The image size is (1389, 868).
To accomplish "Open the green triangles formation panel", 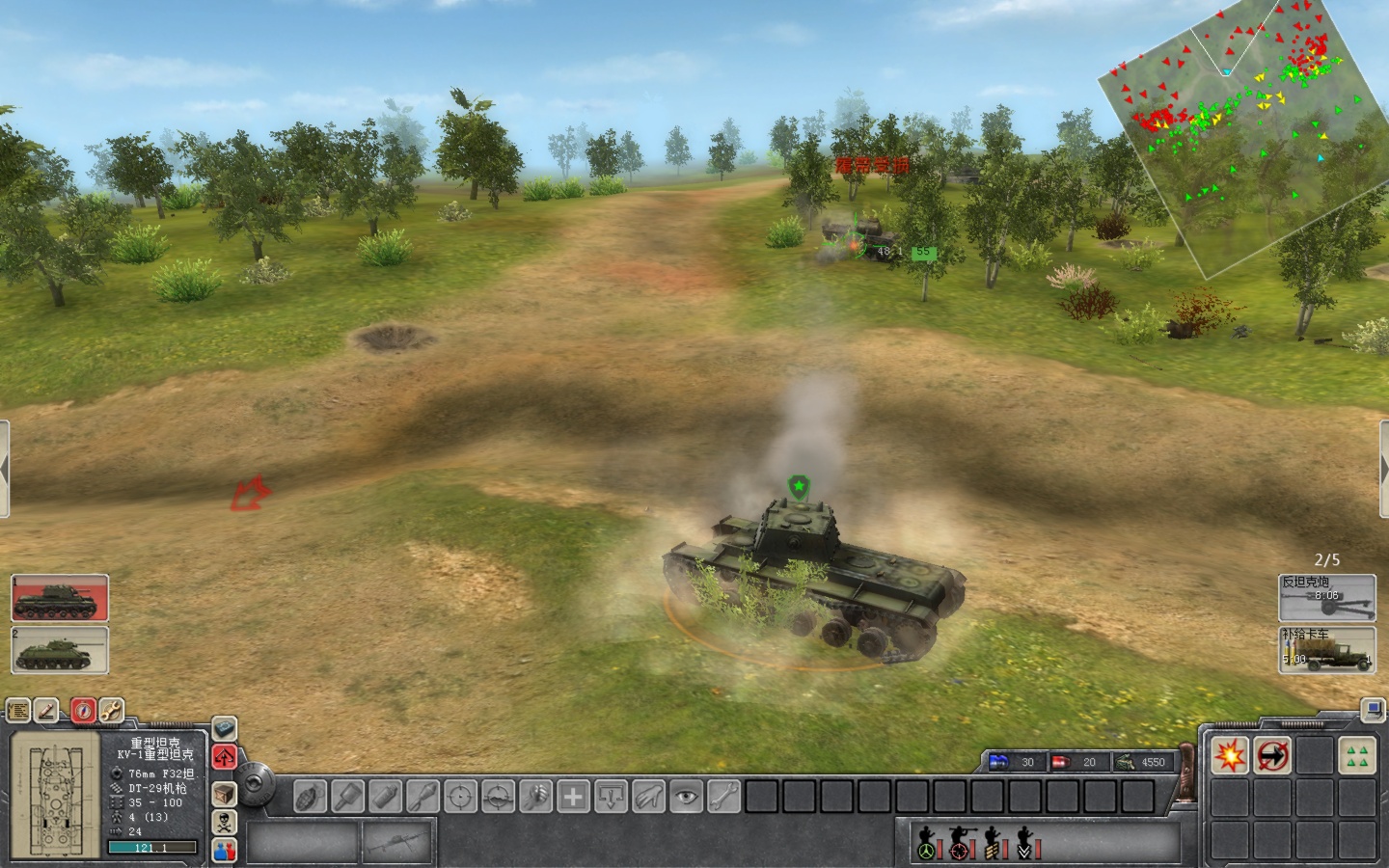I will [1357, 757].
